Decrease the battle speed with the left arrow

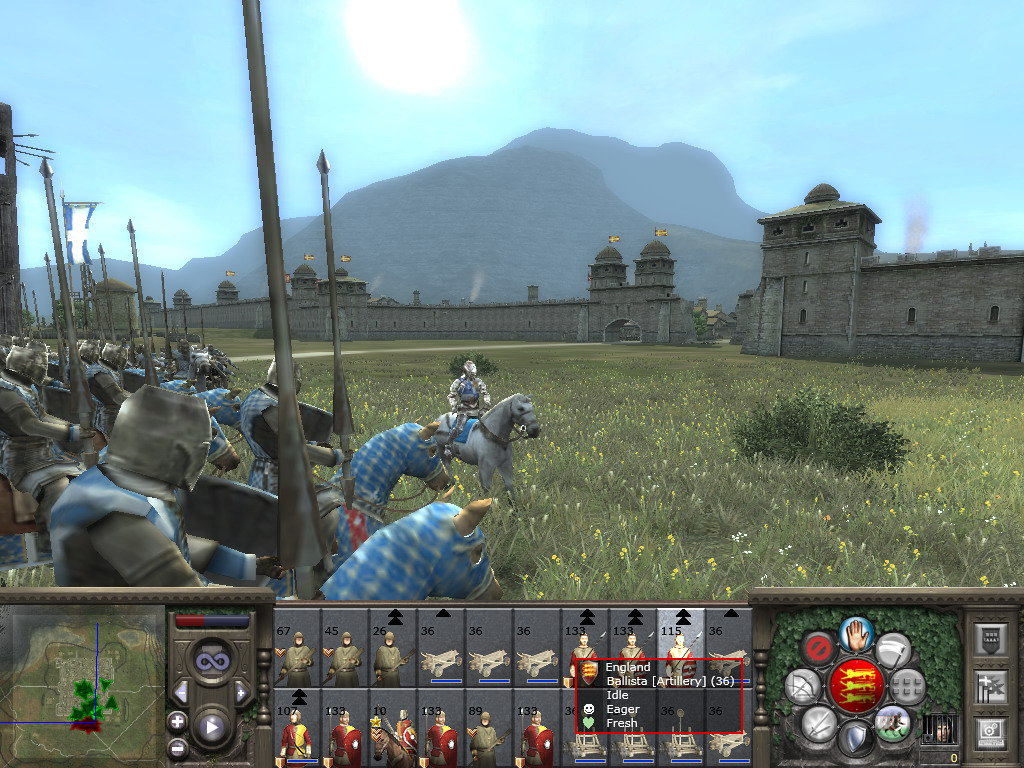tap(181, 692)
